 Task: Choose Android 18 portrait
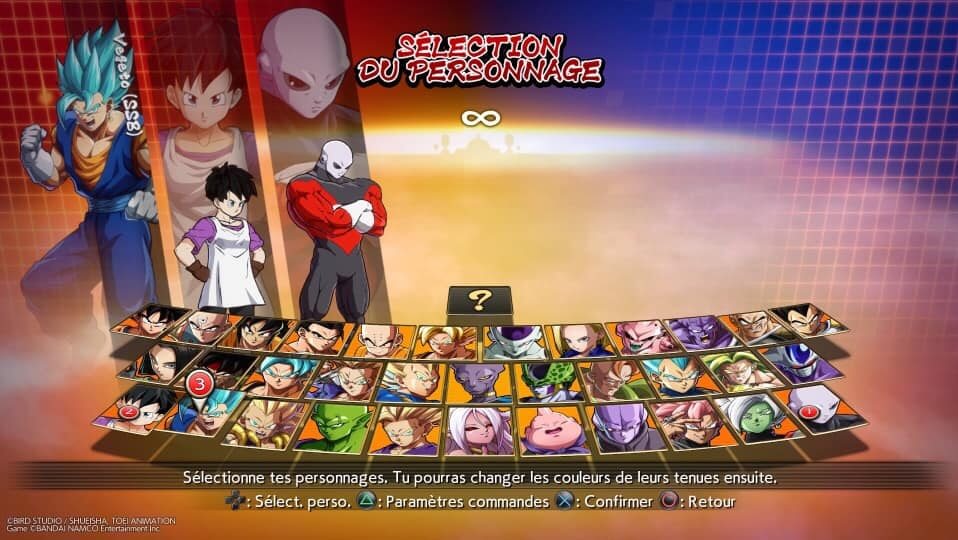tap(580, 339)
